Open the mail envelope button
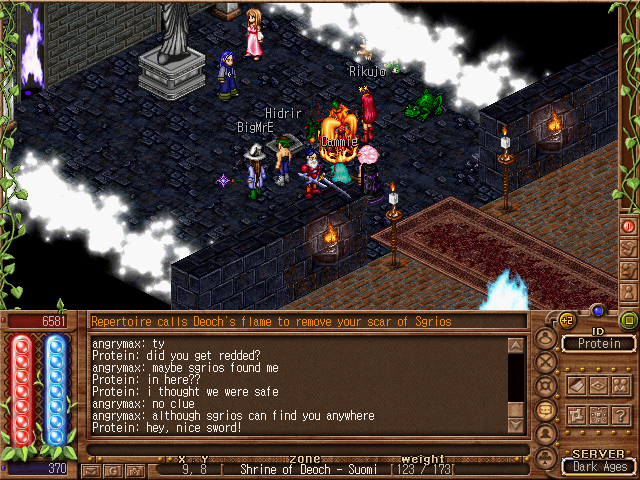This screenshot has height=480, width=640. point(93,469)
